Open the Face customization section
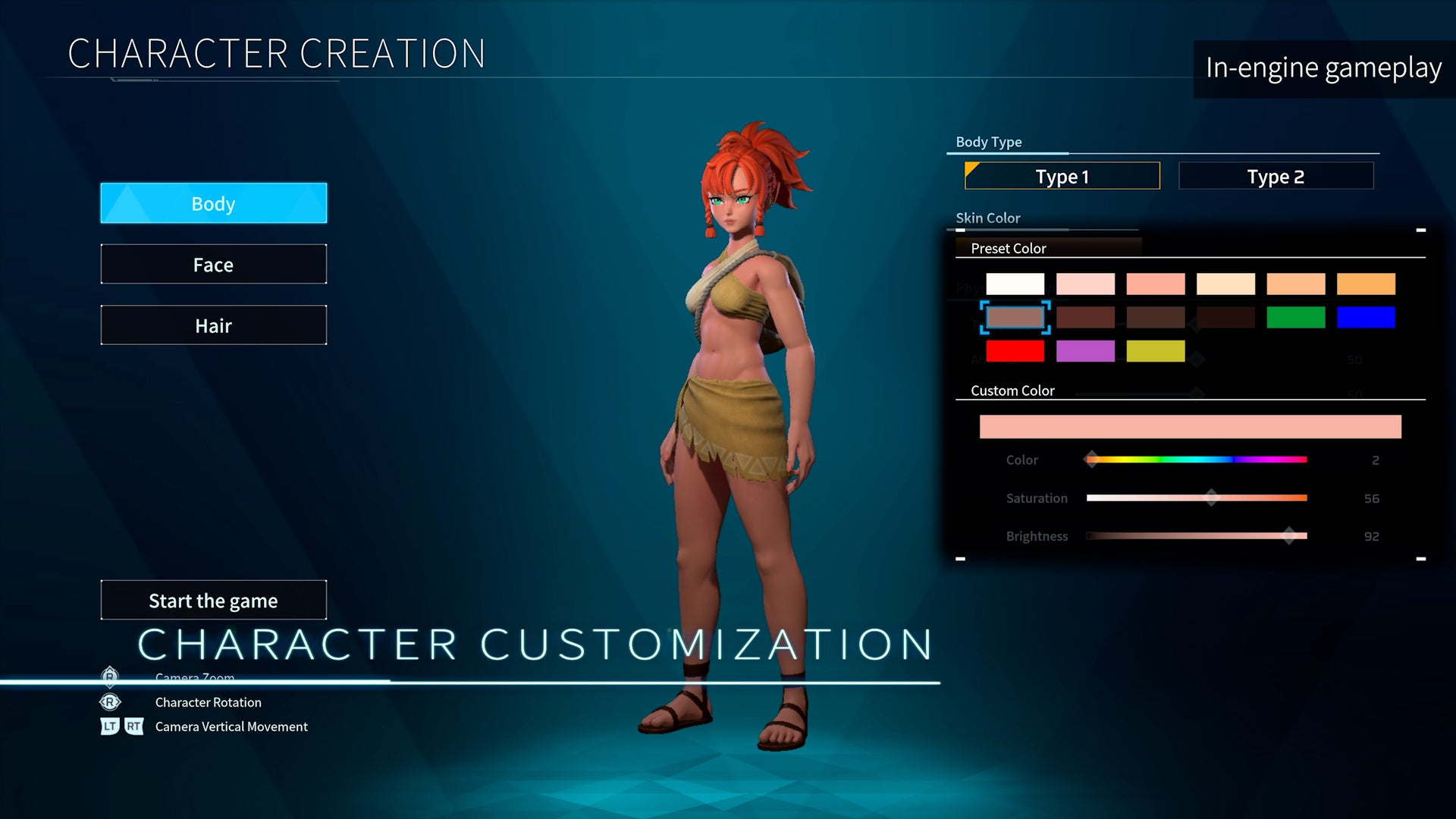This screenshot has width=1456, height=819. [x=213, y=265]
